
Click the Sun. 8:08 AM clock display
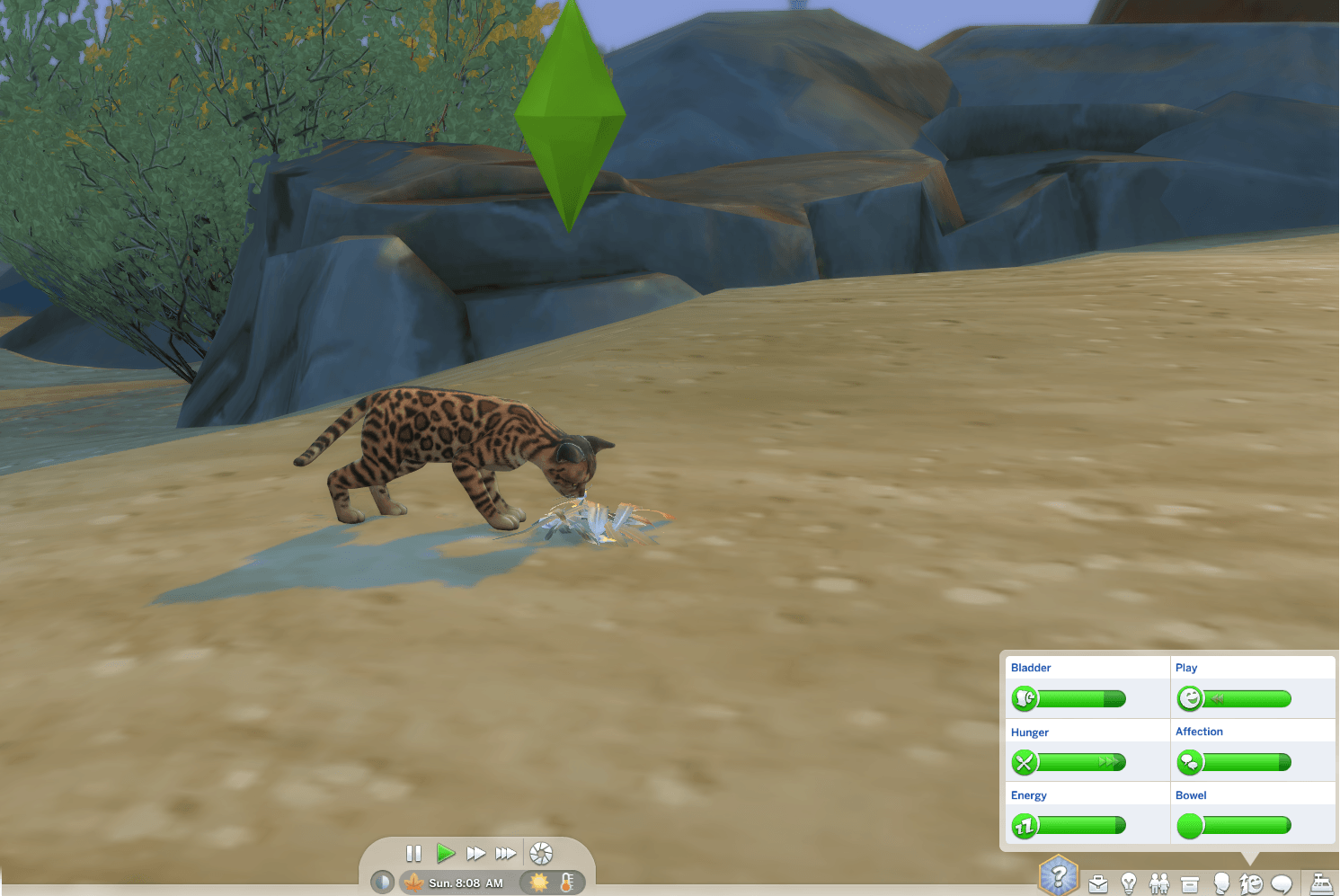[x=466, y=882]
